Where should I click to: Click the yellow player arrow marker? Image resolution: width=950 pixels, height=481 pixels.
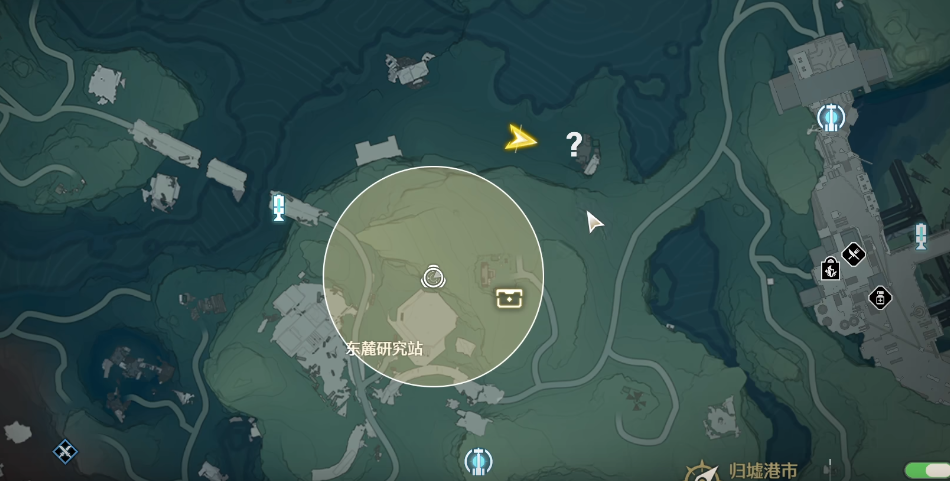[x=521, y=138]
